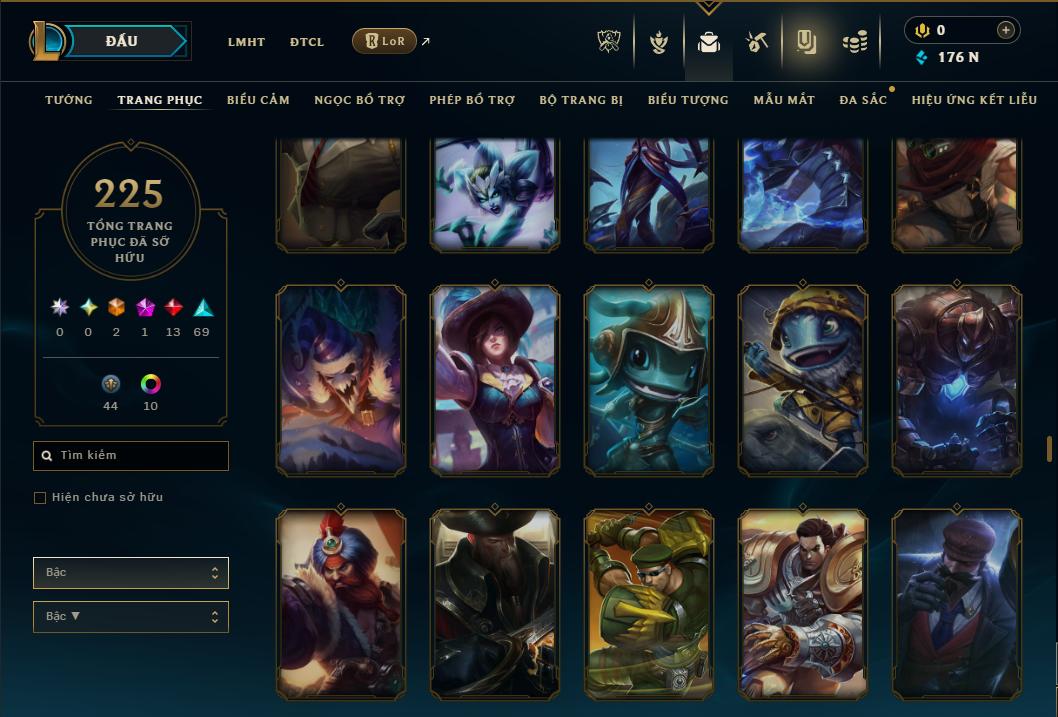Select the PHÉP BỔ TRỢ tab
This screenshot has height=717, width=1058.
tap(472, 100)
